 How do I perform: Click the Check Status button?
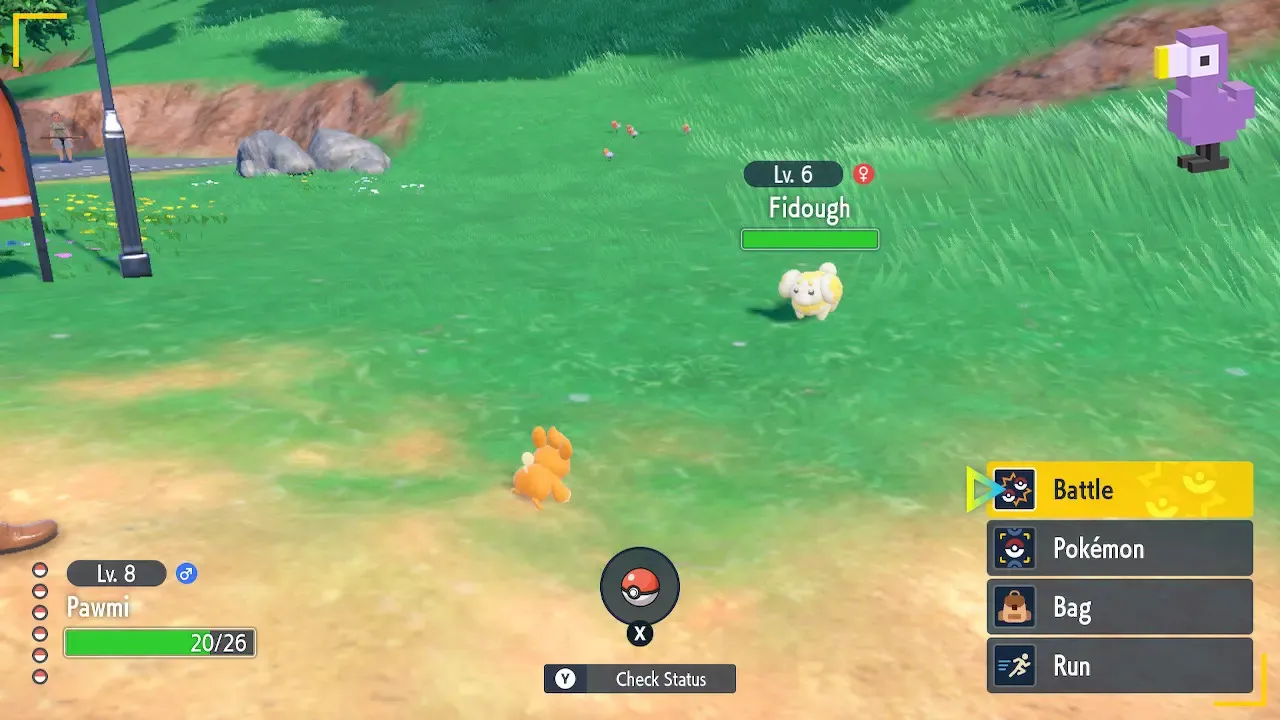(x=640, y=679)
